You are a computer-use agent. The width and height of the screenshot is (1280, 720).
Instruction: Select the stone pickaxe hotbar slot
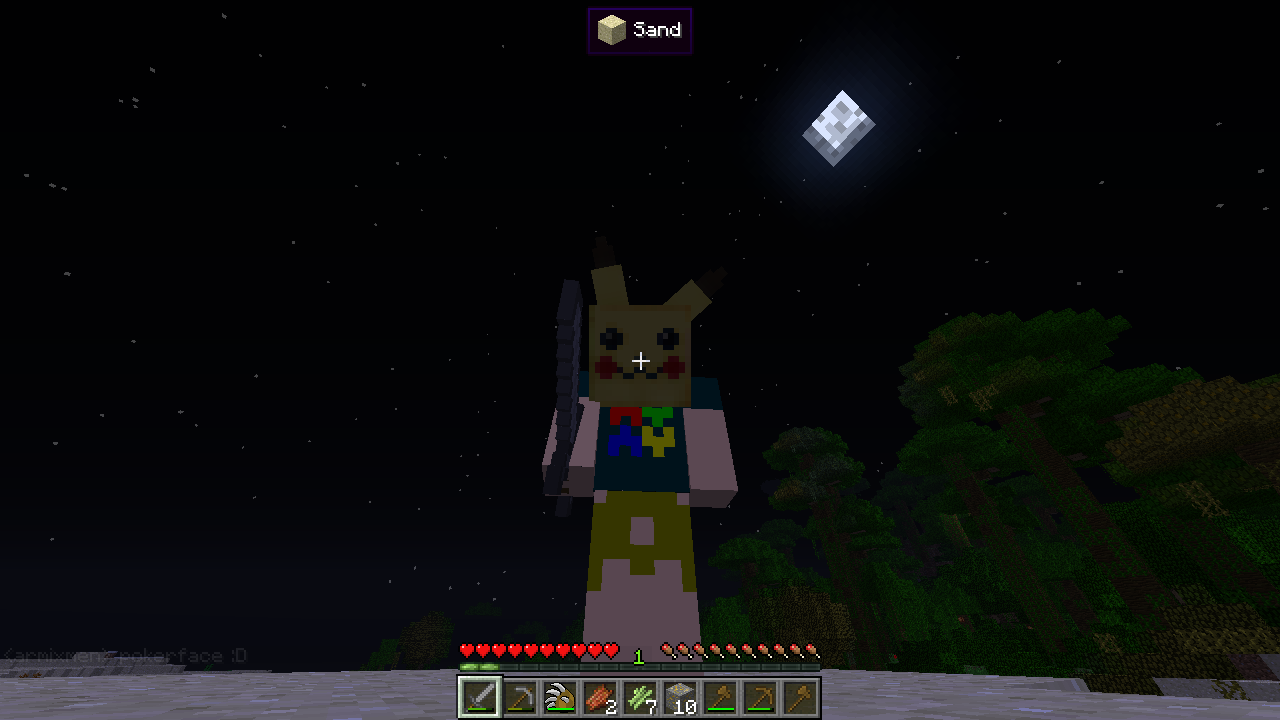coord(519,697)
